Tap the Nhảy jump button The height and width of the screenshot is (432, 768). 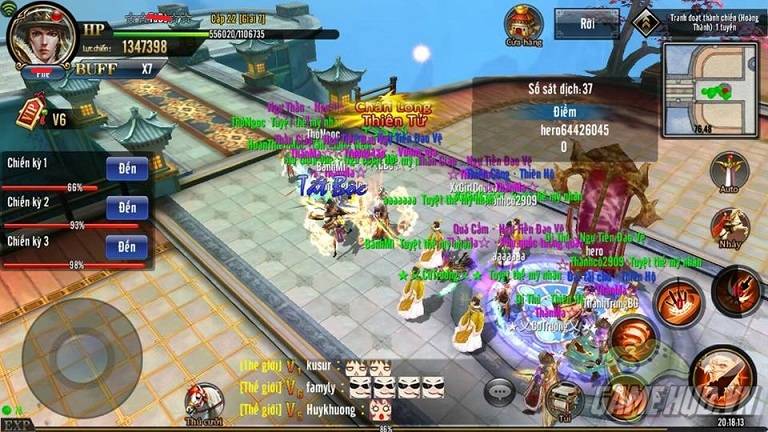pyautogui.click(x=729, y=228)
